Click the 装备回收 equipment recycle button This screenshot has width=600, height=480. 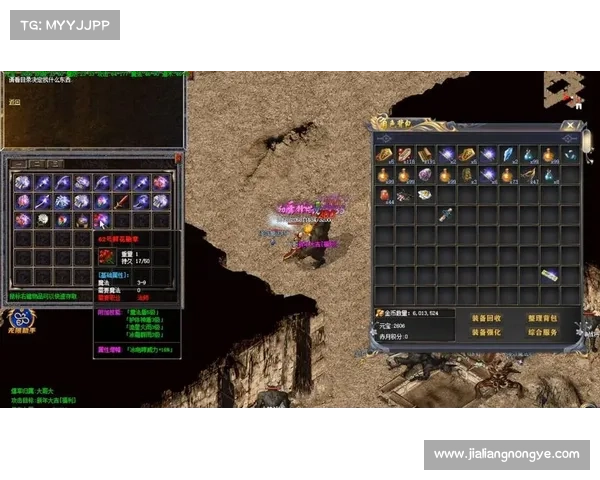click(x=485, y=318)
